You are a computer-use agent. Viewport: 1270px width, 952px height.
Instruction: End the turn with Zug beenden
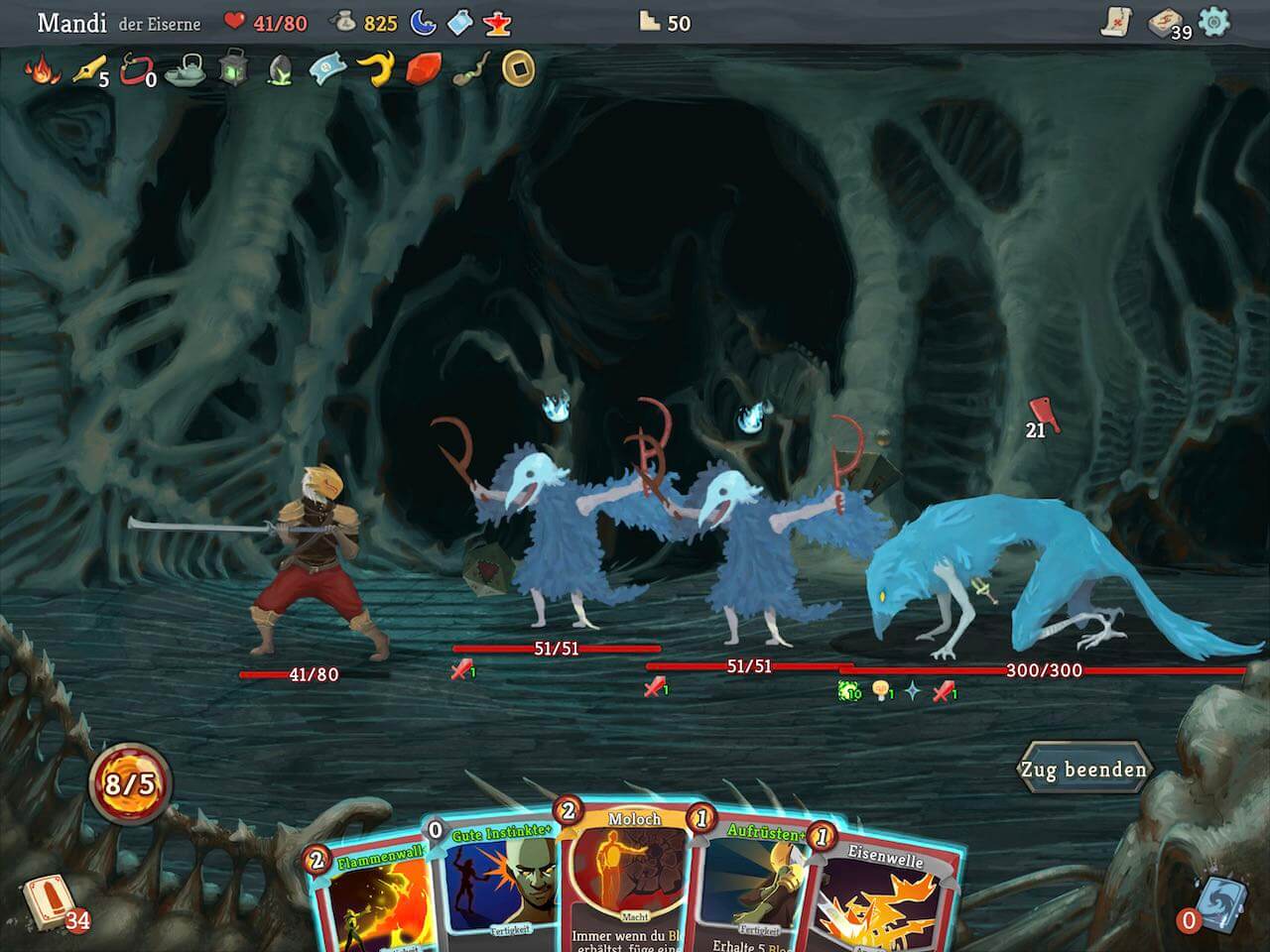[x=1083, y=770]
